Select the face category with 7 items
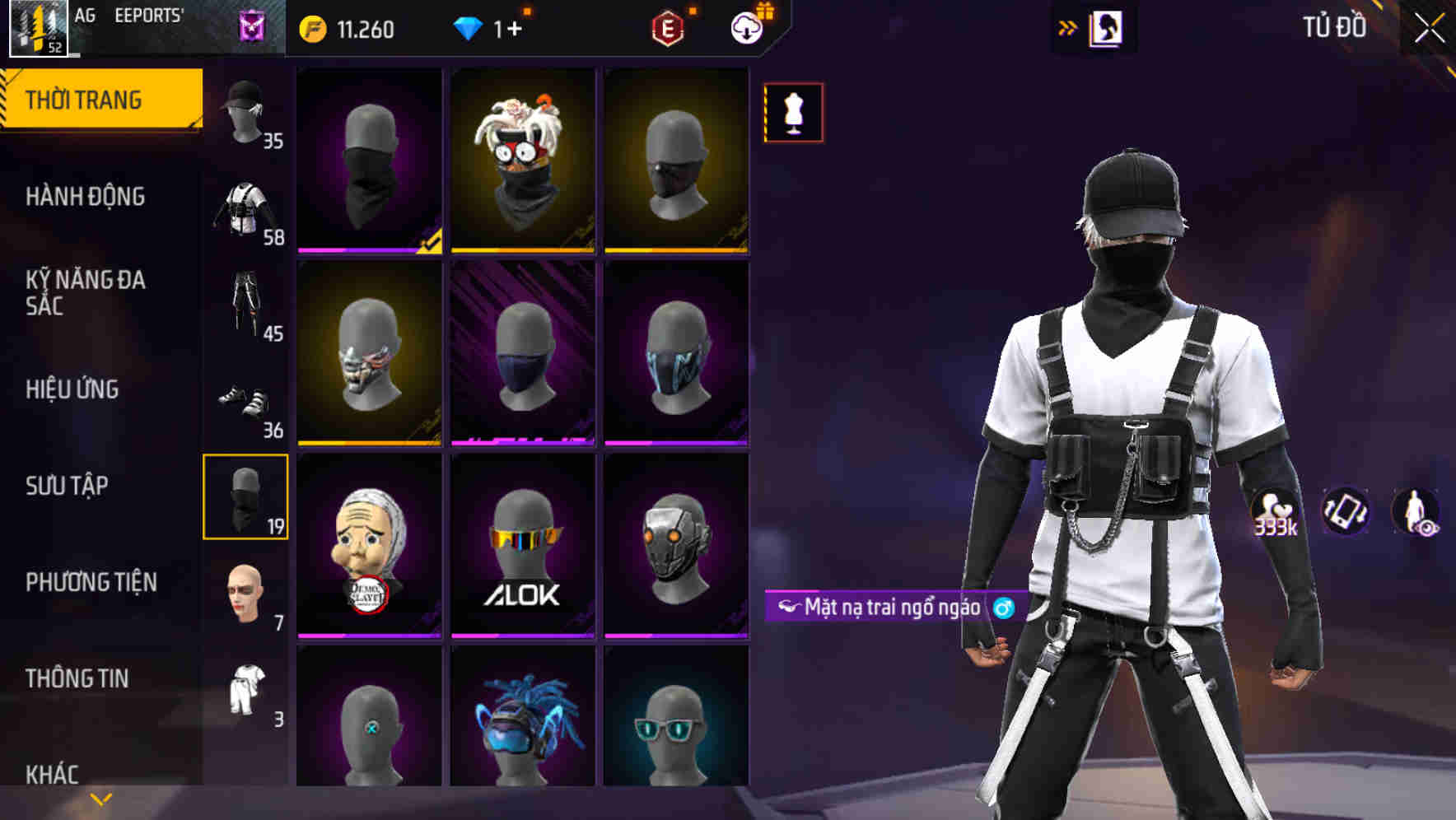The width and height of the screenshot is (1456, 820). coord(246,593)
